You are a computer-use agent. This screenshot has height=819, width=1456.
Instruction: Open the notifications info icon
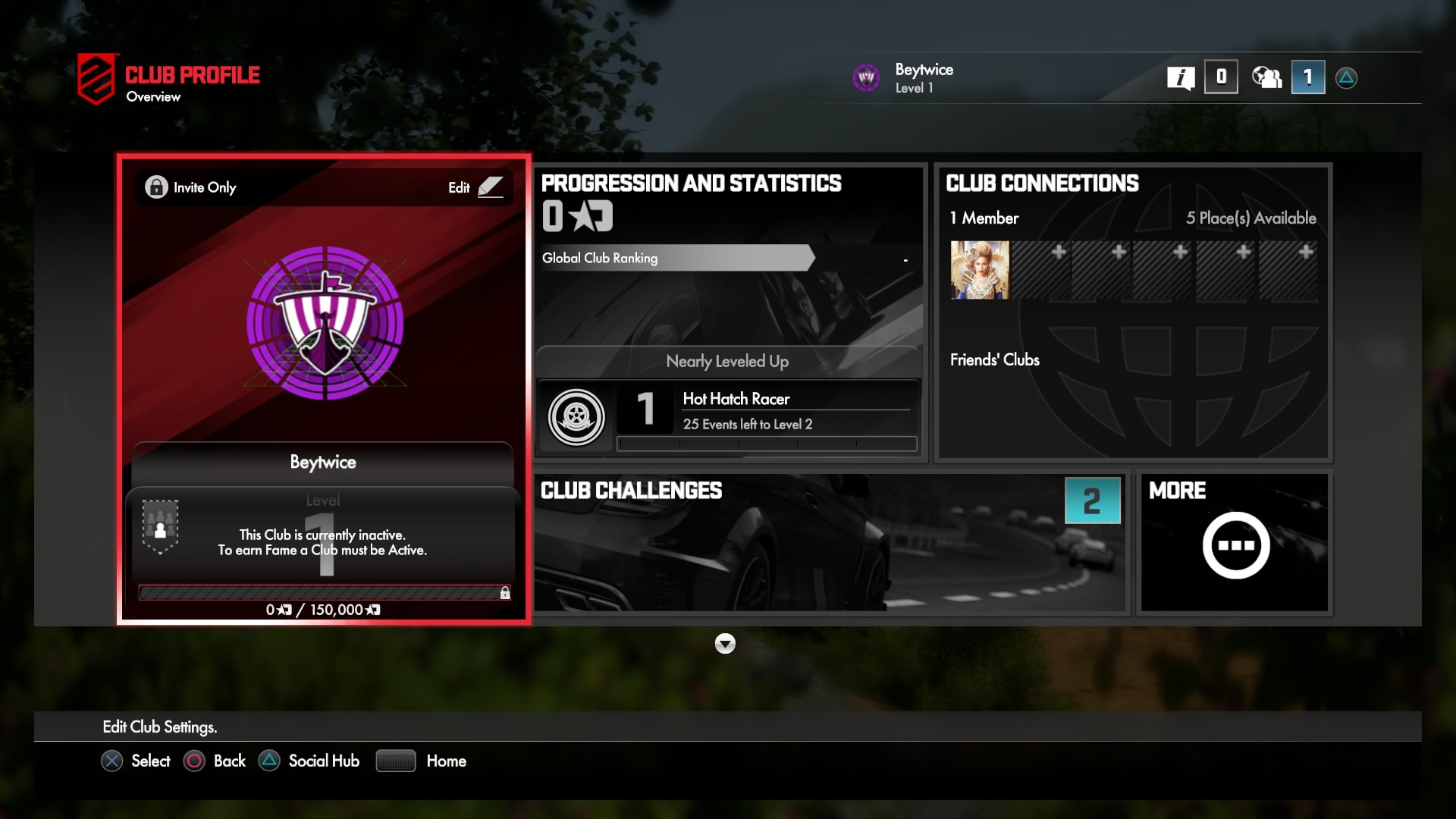click(1180, 77)
